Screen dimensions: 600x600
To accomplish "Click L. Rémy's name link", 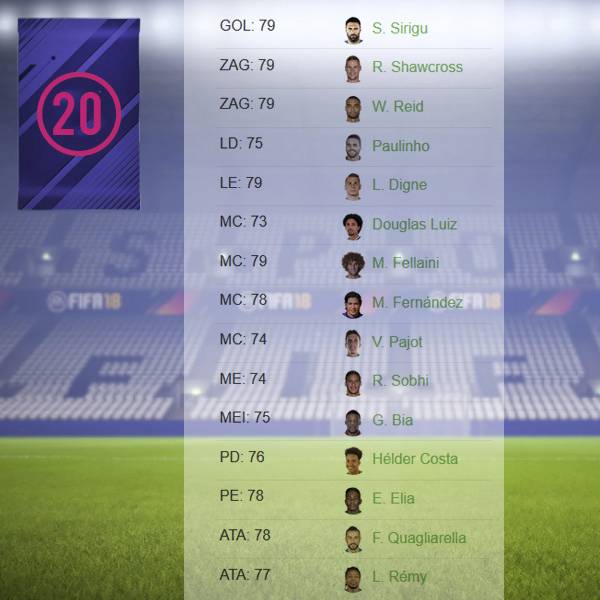I will 399,576.
